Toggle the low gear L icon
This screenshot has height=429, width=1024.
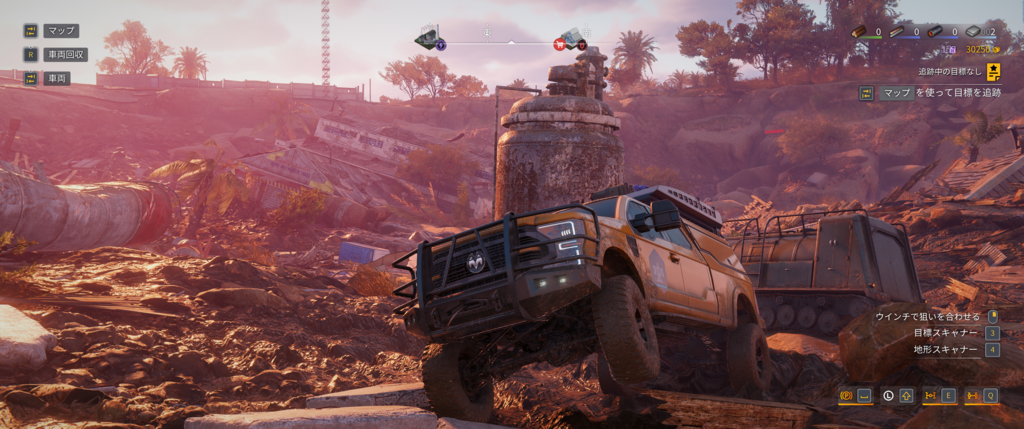point(889,396)
